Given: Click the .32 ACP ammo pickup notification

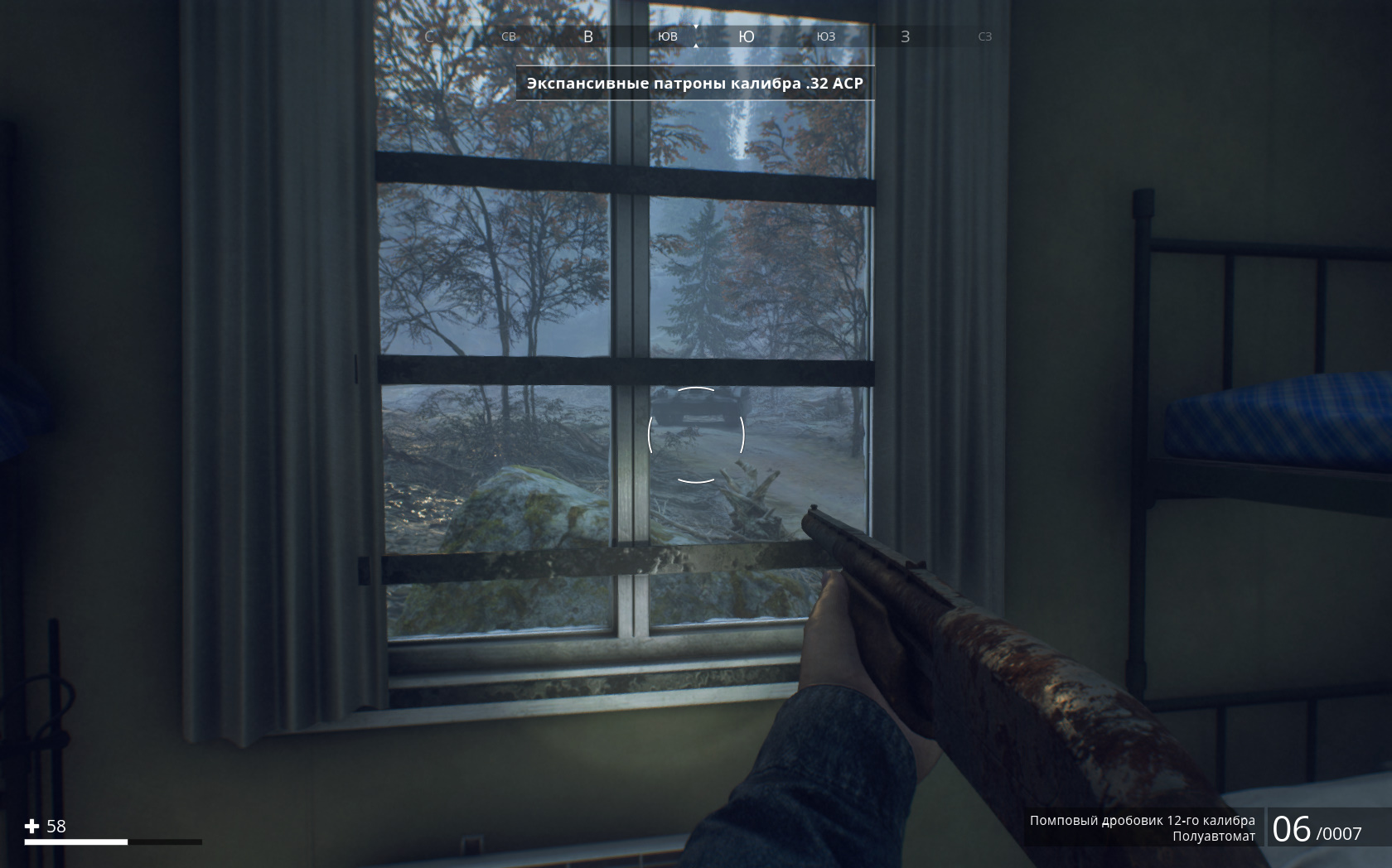Looking at the screenshot, I should click(x=695, y=84).
